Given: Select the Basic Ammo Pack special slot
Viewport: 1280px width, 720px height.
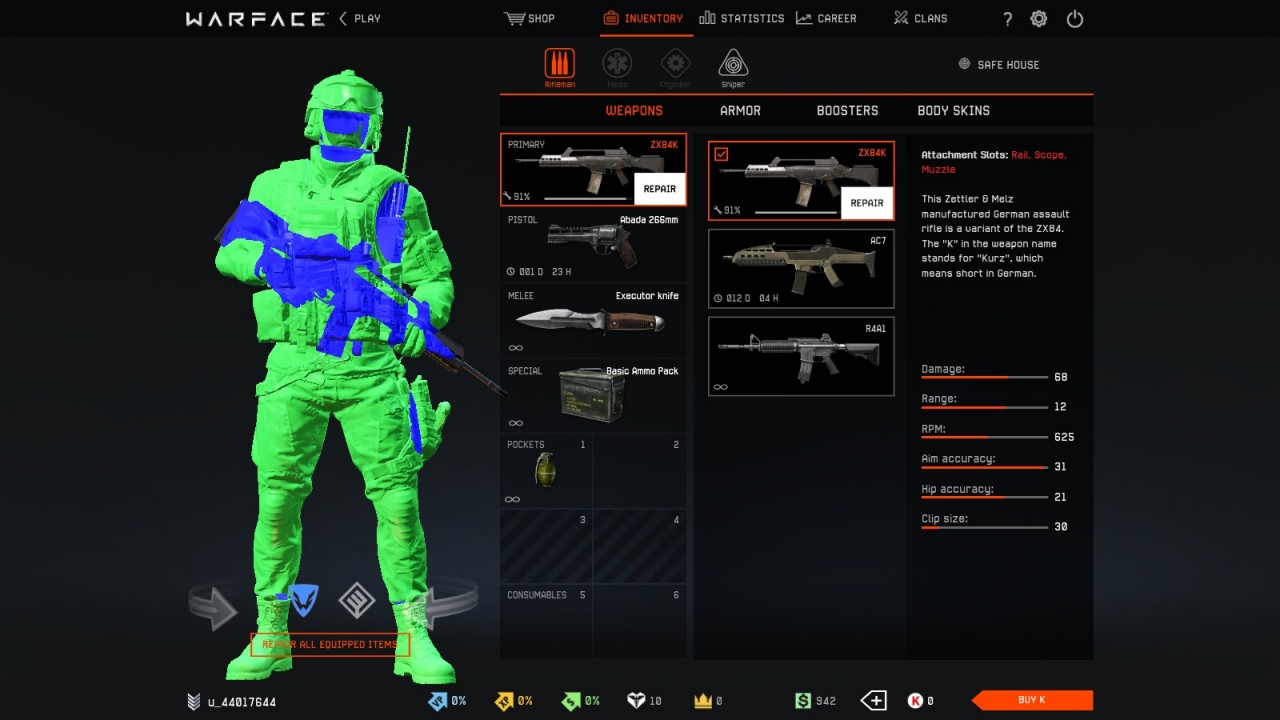Looking at the screenshot, I should (593, 395).
